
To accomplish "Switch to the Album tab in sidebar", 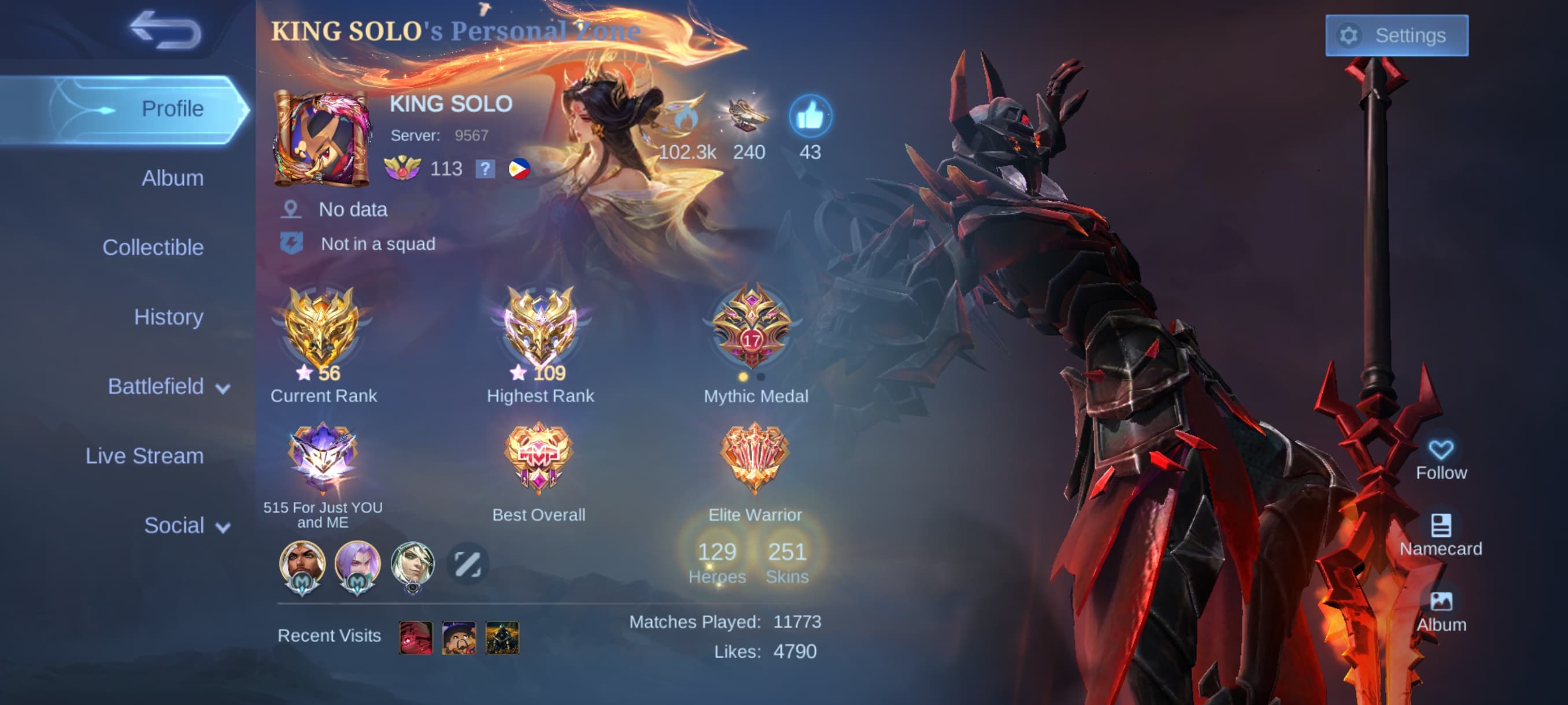I will point(172,178).
